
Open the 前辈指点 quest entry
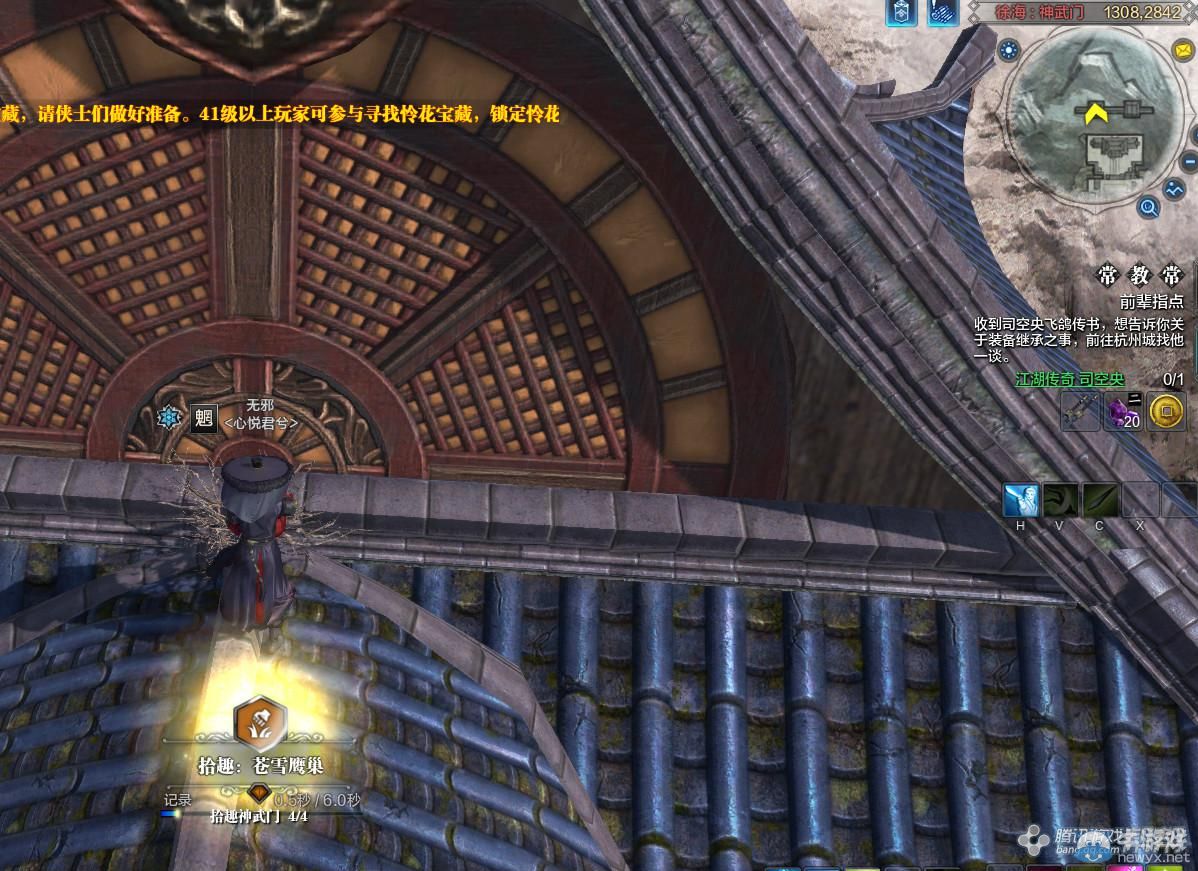[x=1151, y=300]
